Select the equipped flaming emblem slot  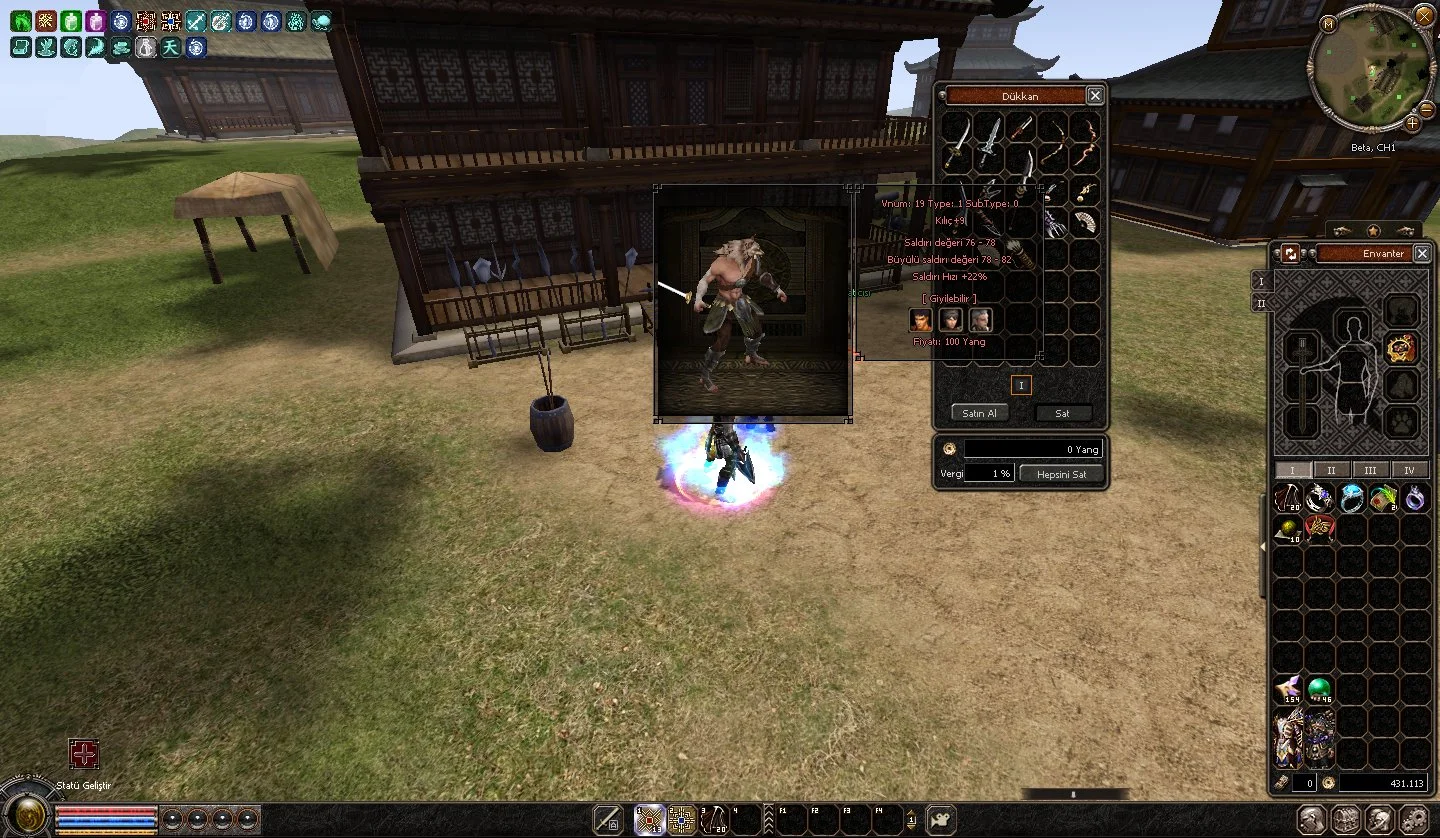1401,348
